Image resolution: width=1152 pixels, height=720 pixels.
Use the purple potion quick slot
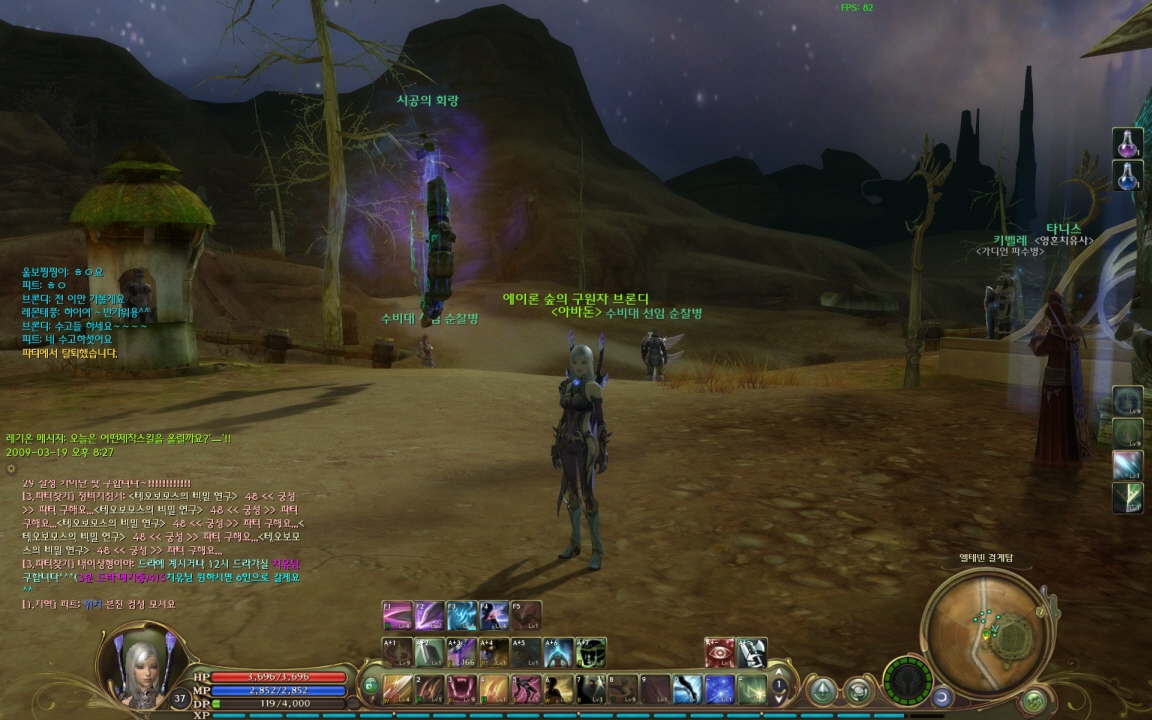[1127, 144]
